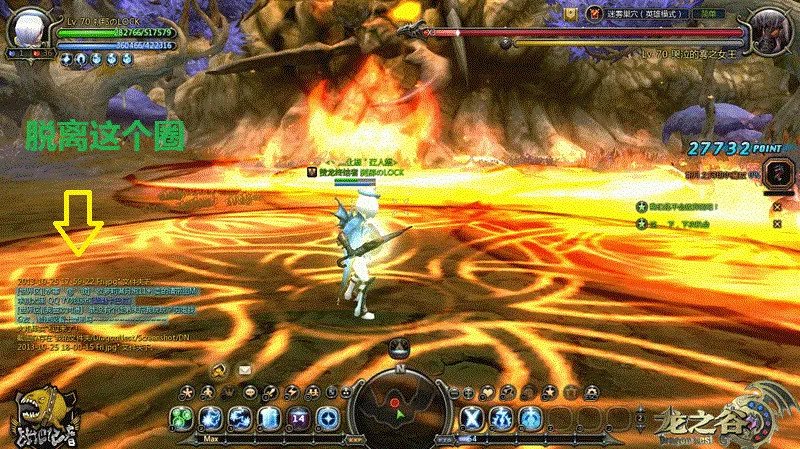Open the chat log text area

[x=110, y=312]
